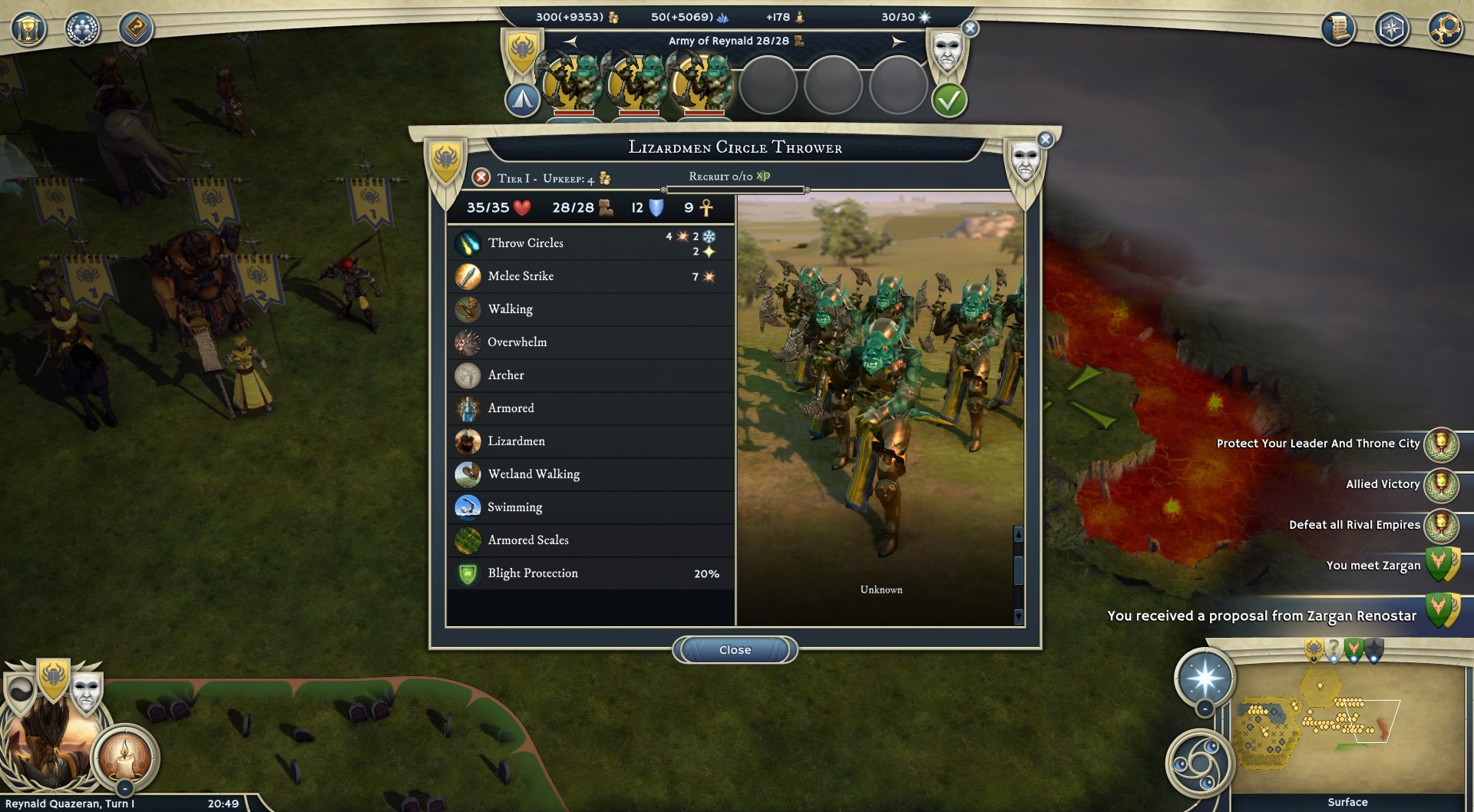Viewport: 1474px width, 812px height.
Task: Open the gear settings menu icon
Action: [1445, 29]
